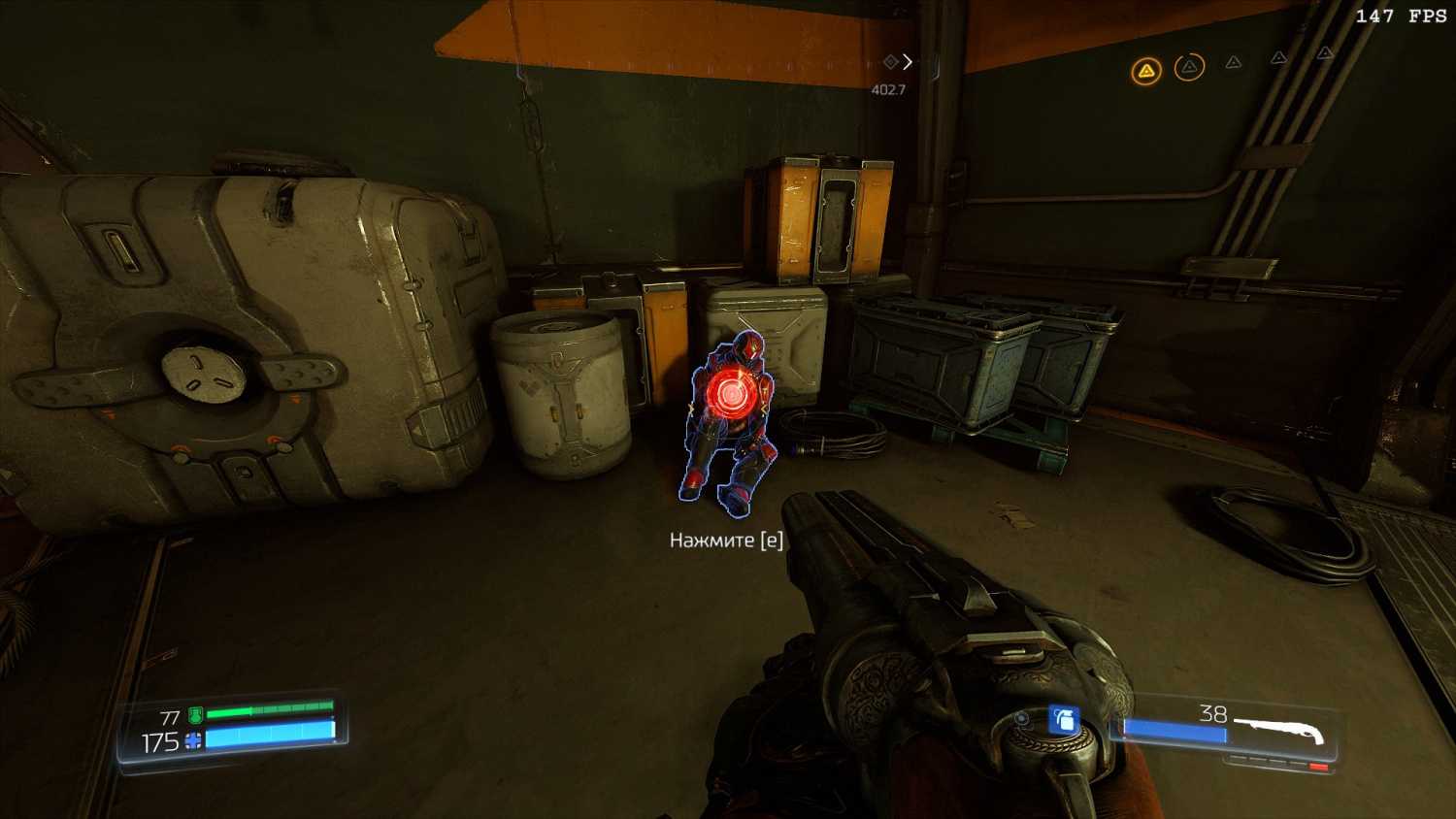
Task: Select the glowing yellow triangle challenge icon
Action: click(1146, 71)
